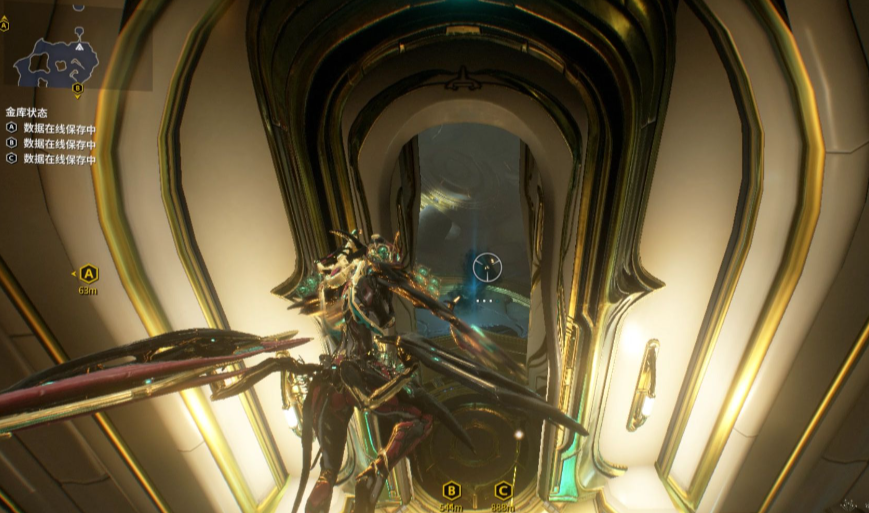Viewport: 869px width, 513px height.
Task: Select waypoint marker A showing 63m
Action: point(88,273)
